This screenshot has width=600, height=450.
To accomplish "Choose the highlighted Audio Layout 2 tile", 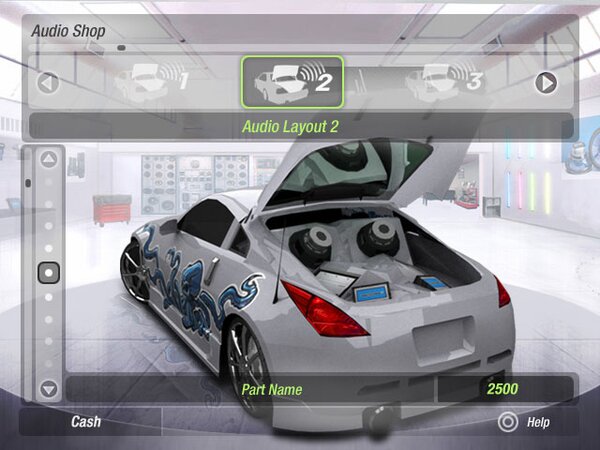I will [292, 81].
